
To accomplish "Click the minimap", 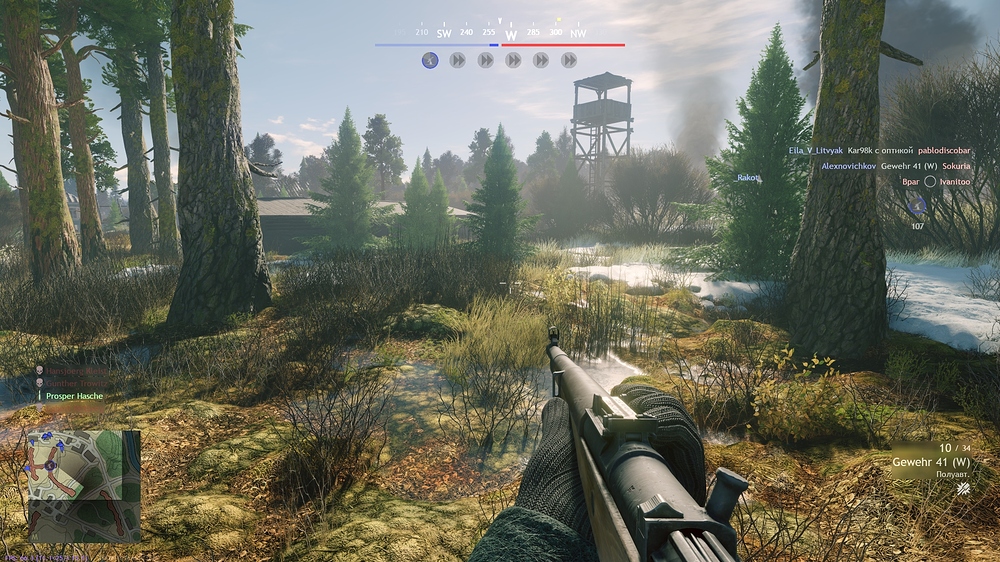I will [84, 485].
